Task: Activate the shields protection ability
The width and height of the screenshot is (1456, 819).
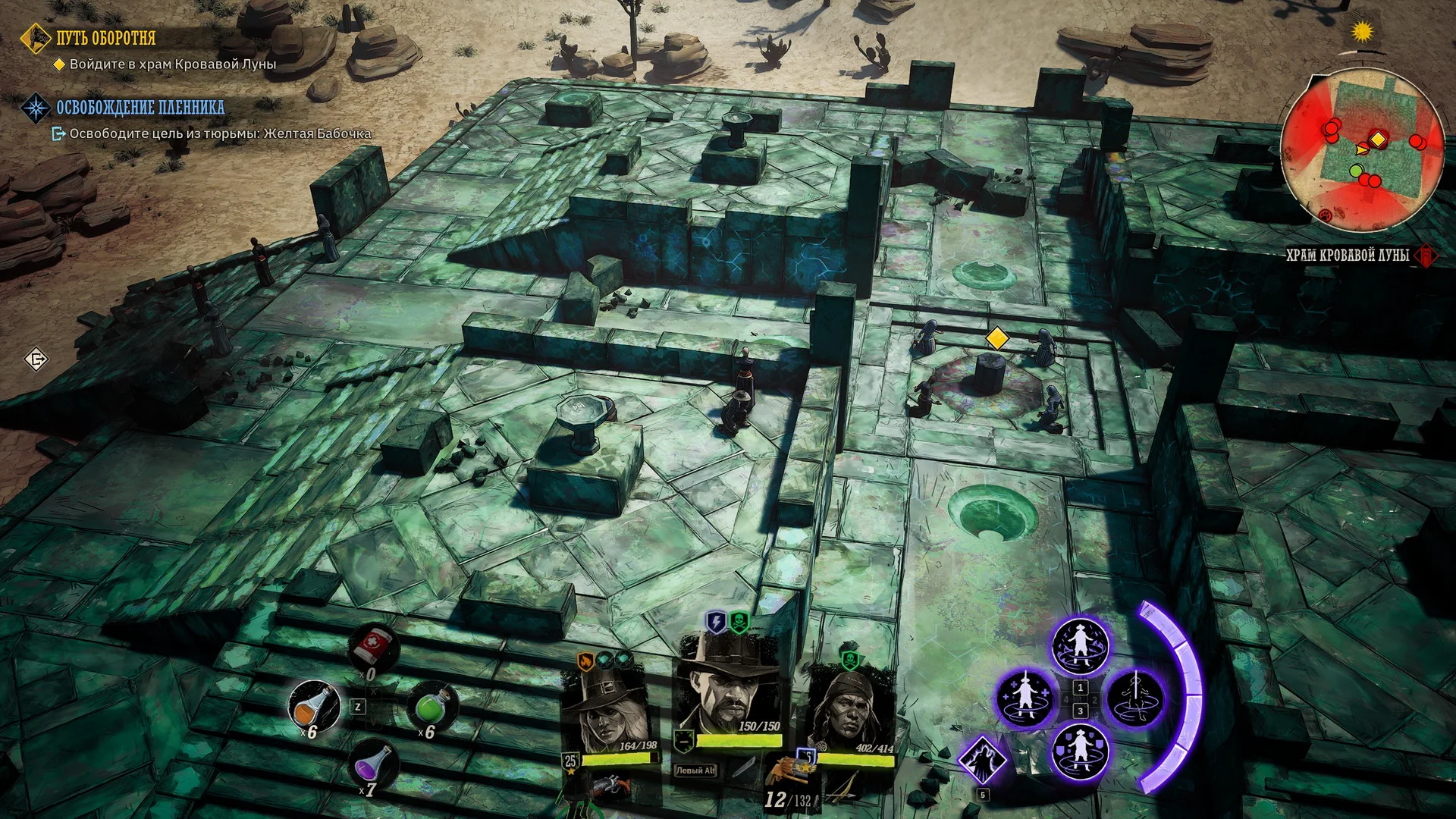Action: [1080, 752]
